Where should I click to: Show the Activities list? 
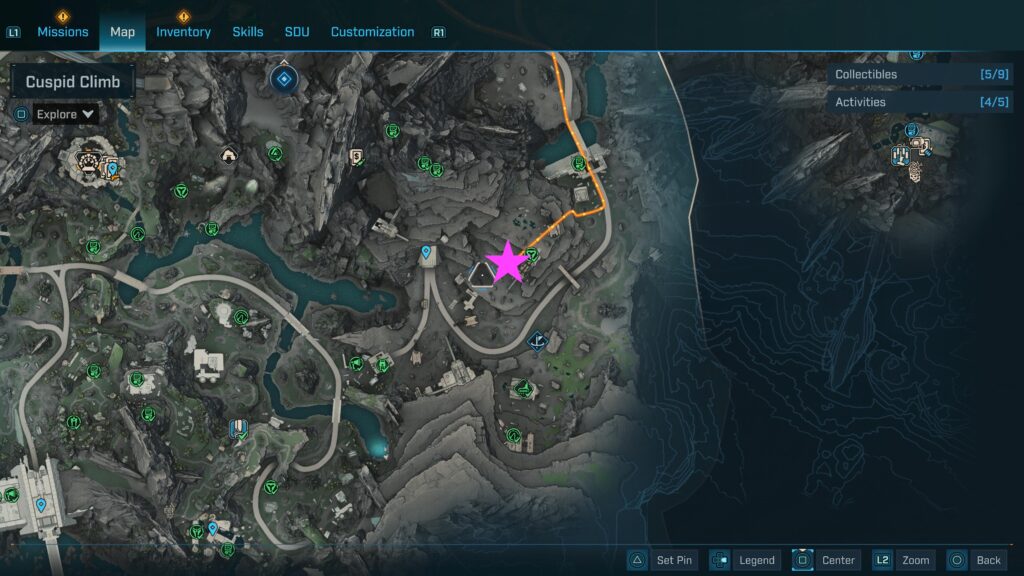(x=906, y=101)
